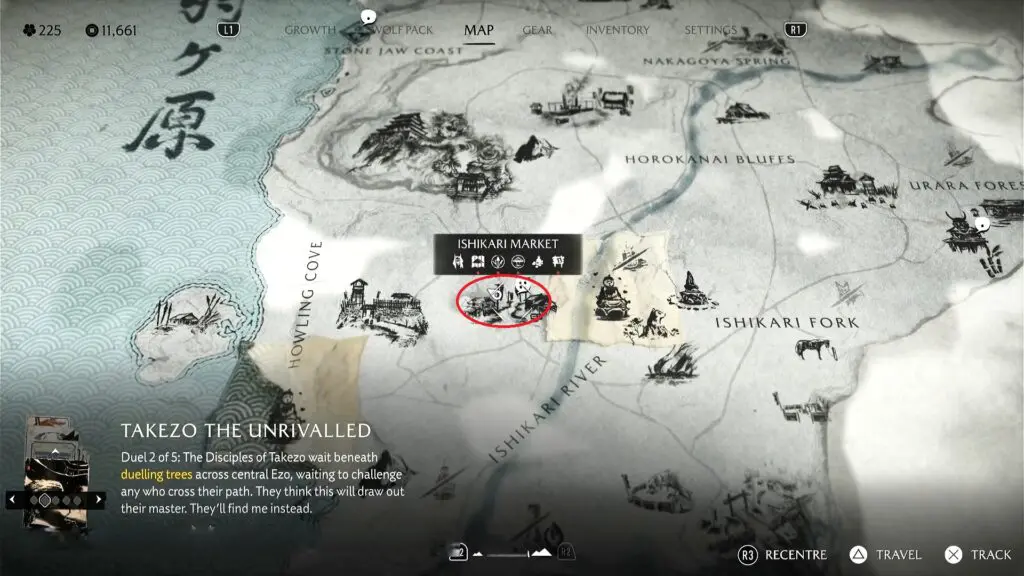Show the previous quest card with left arrow
Image resolution: width=1024 pixels, height=576 pixels.
tap(13, 498)
